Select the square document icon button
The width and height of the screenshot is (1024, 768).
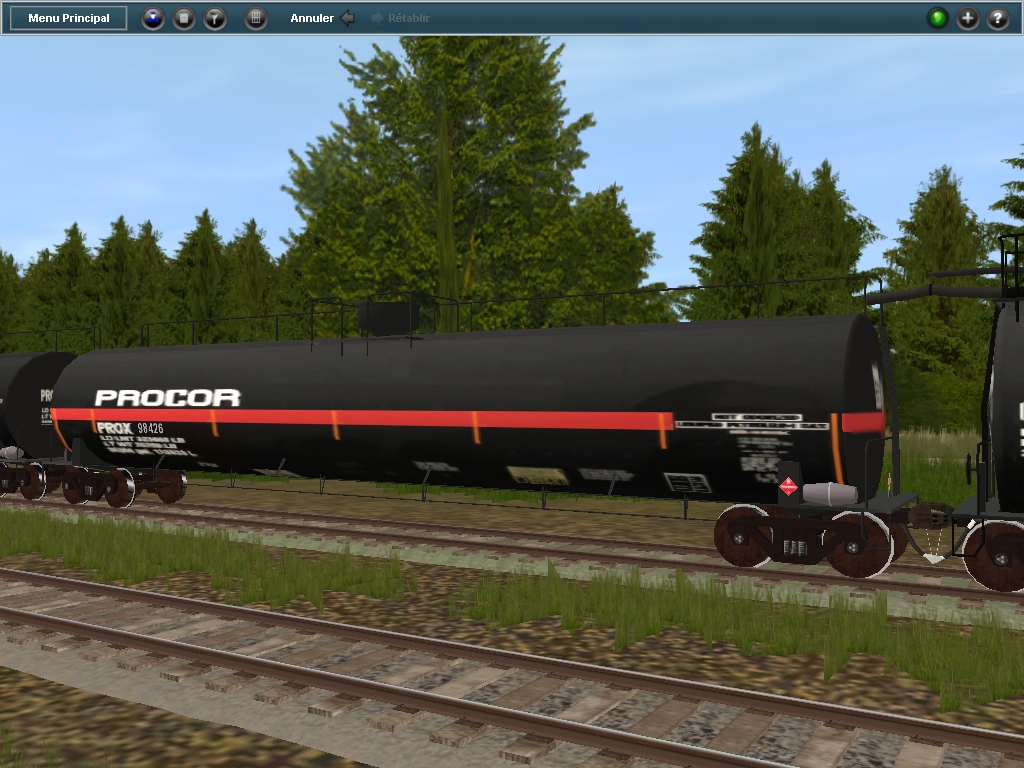coord(184,18)
